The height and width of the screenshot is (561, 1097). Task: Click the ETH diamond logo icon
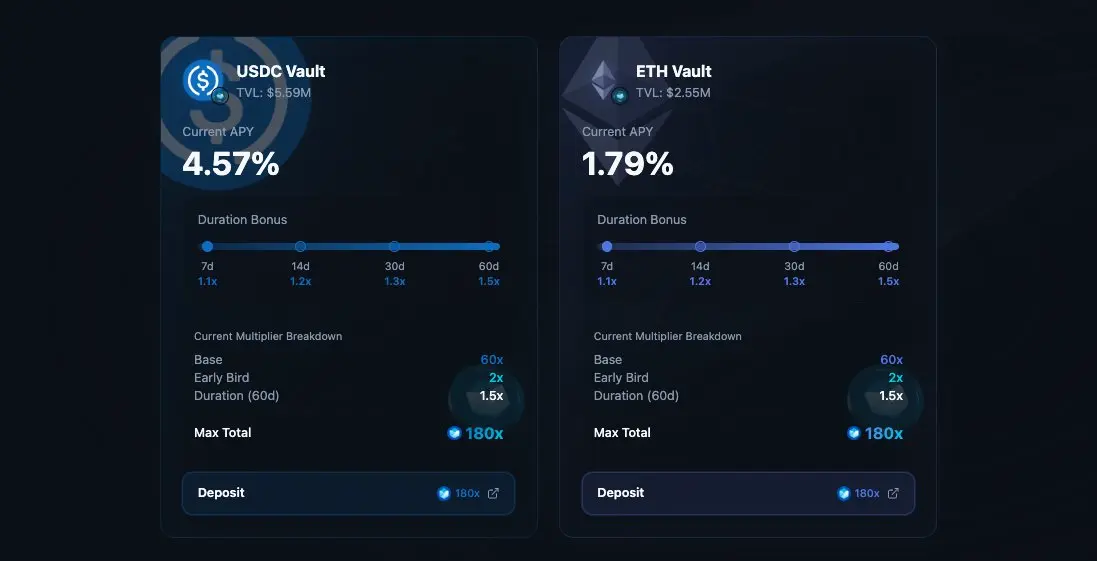pos(603,80)
